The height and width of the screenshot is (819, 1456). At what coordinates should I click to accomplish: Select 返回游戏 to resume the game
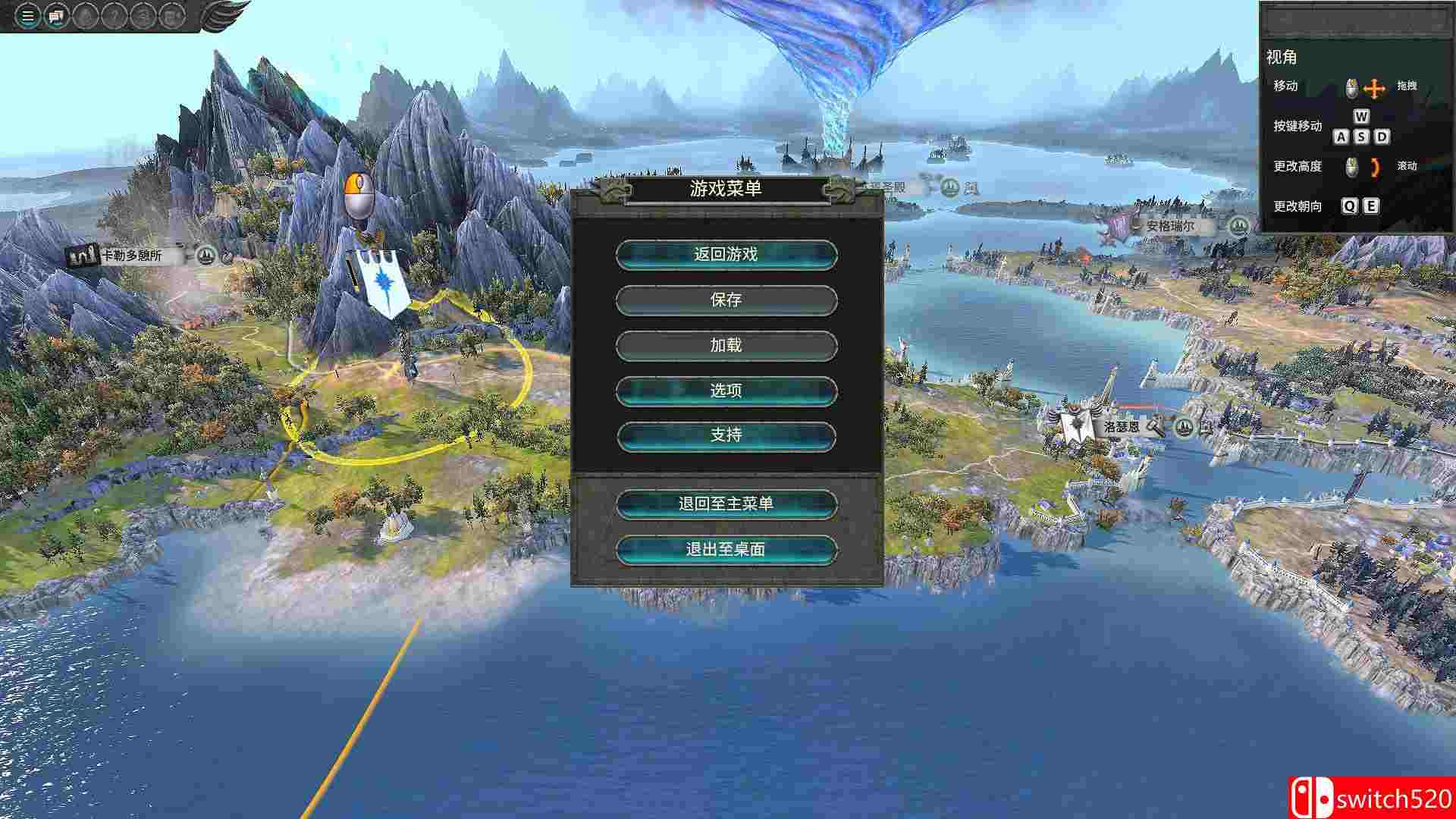coord(726,256)
